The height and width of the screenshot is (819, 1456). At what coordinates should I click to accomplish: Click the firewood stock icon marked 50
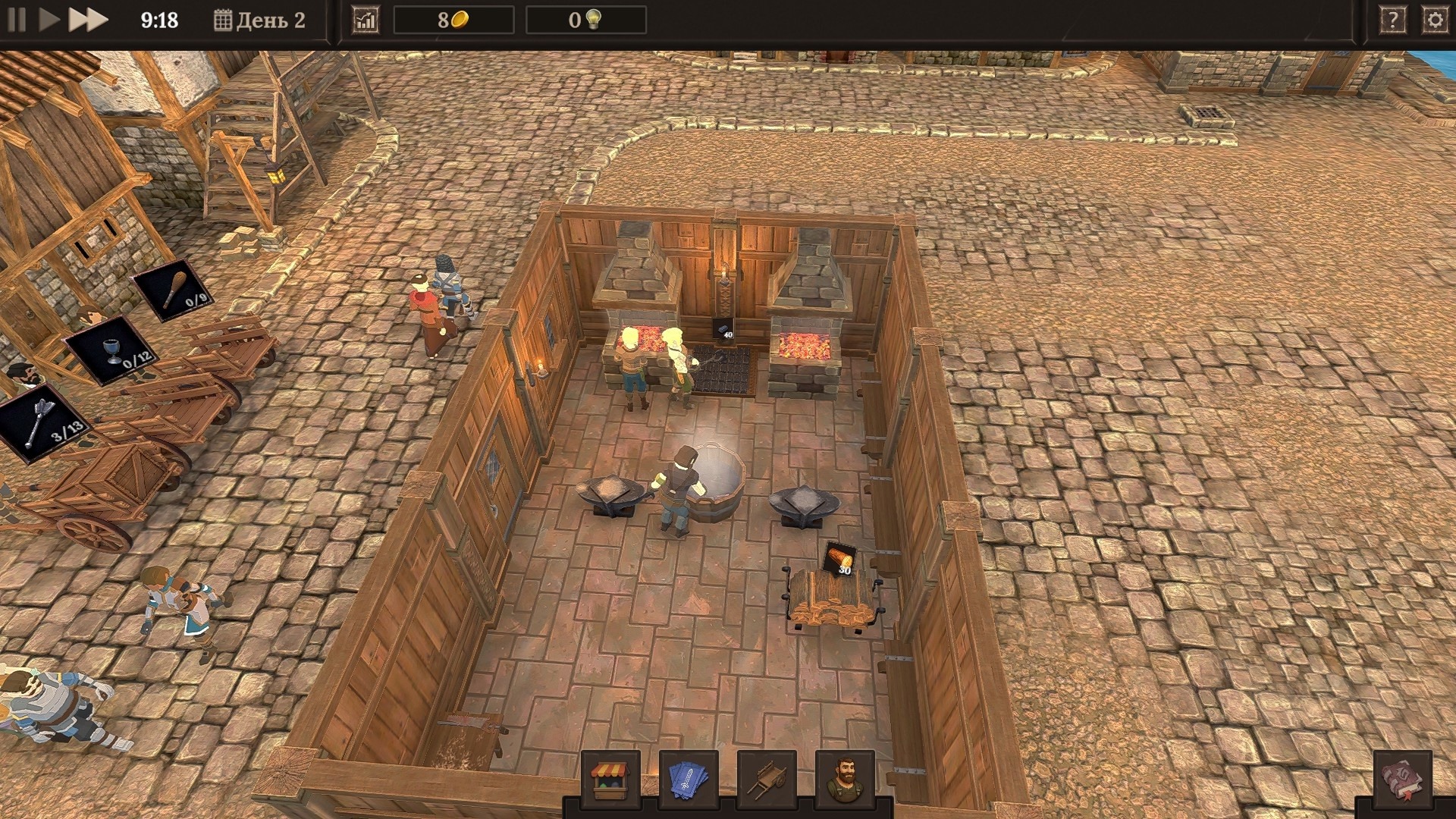click(x=839, y=560)
